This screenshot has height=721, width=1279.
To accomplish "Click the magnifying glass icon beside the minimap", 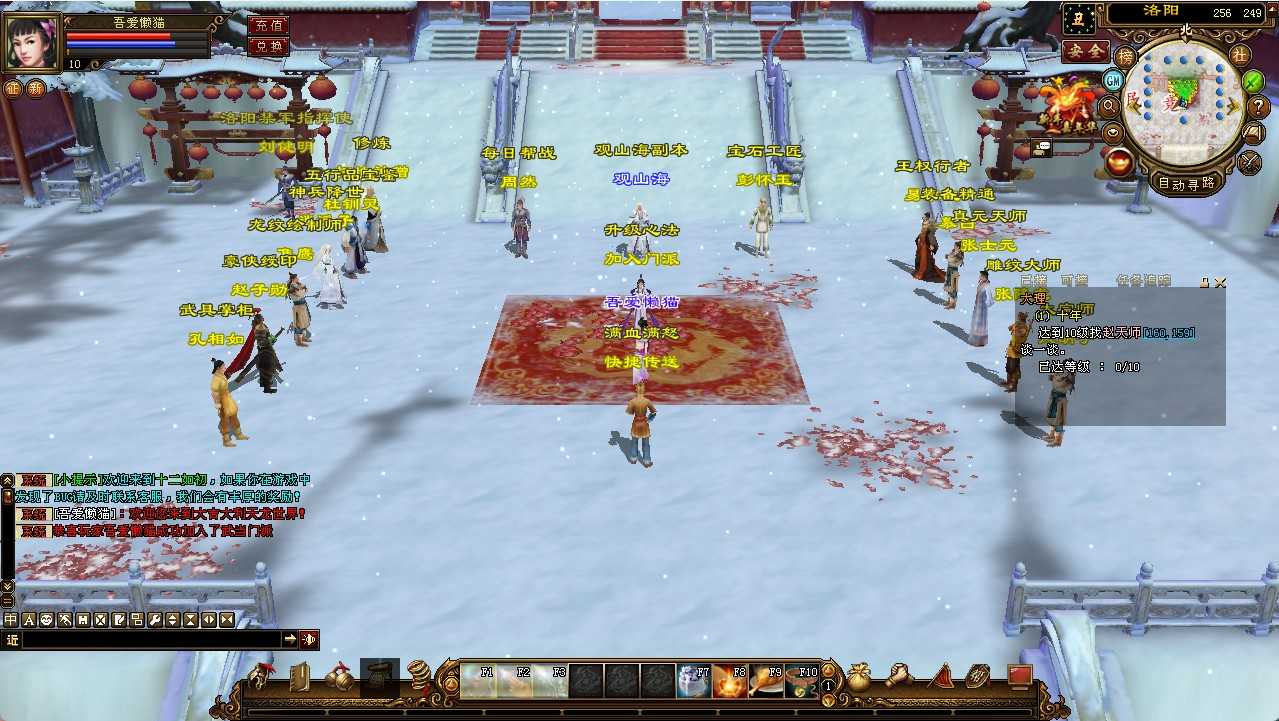I will 1108,105.
